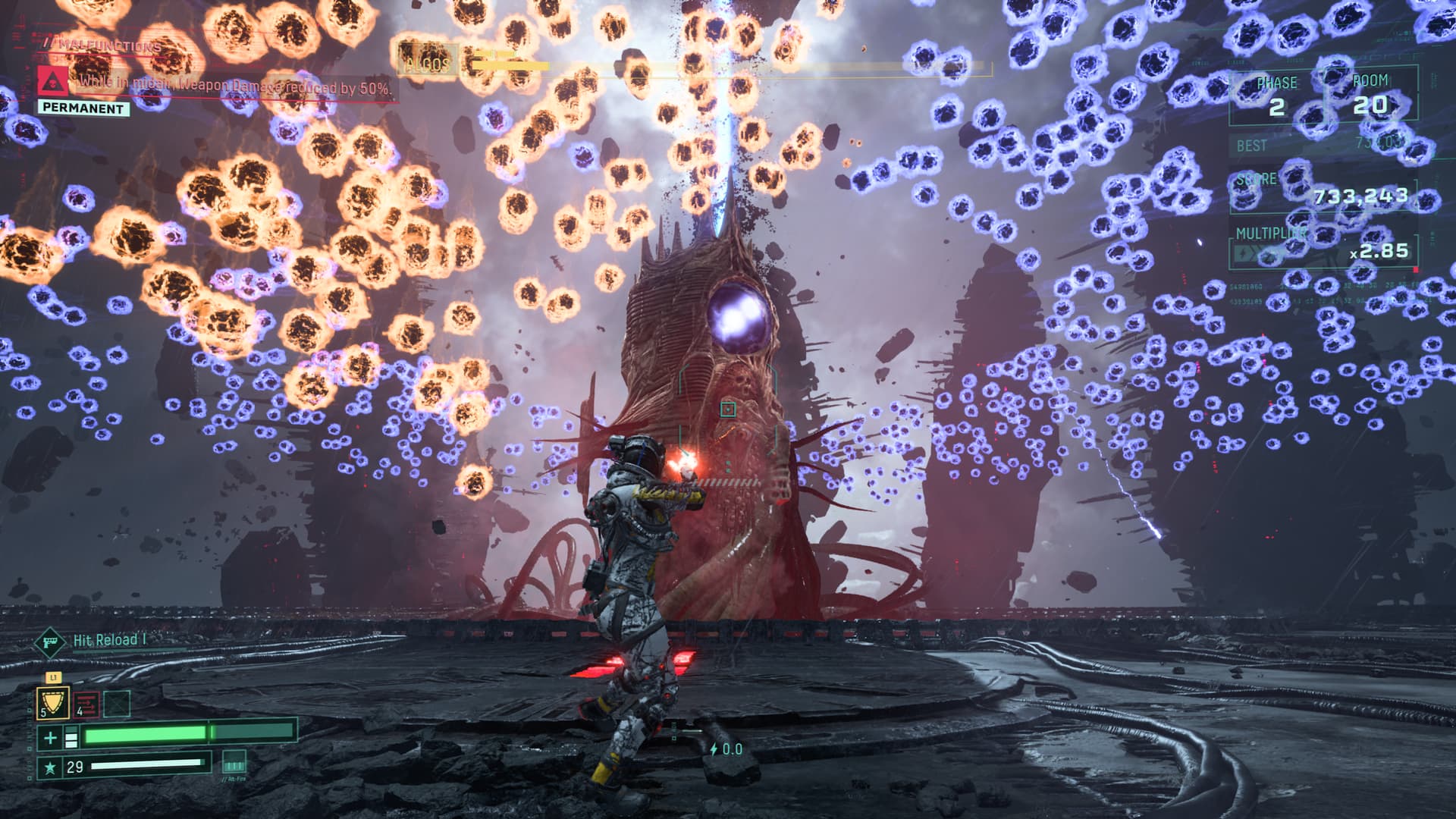The image size is (1456, 819).
Task: Click the Alt-Fire charge indicator box
Action: 234,761
